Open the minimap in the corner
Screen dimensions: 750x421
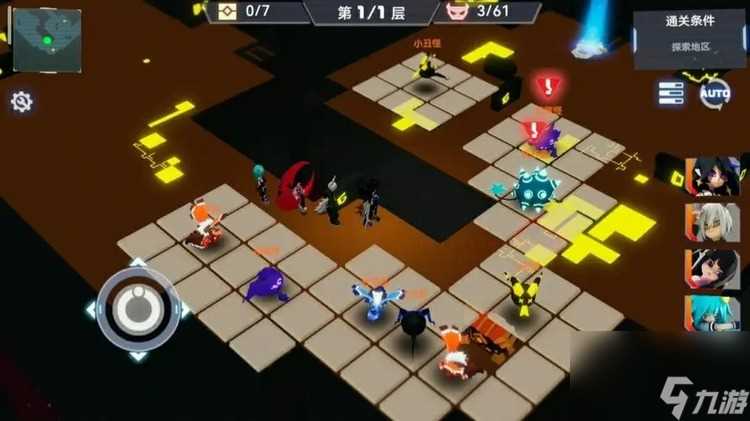[x=47, y=39]
